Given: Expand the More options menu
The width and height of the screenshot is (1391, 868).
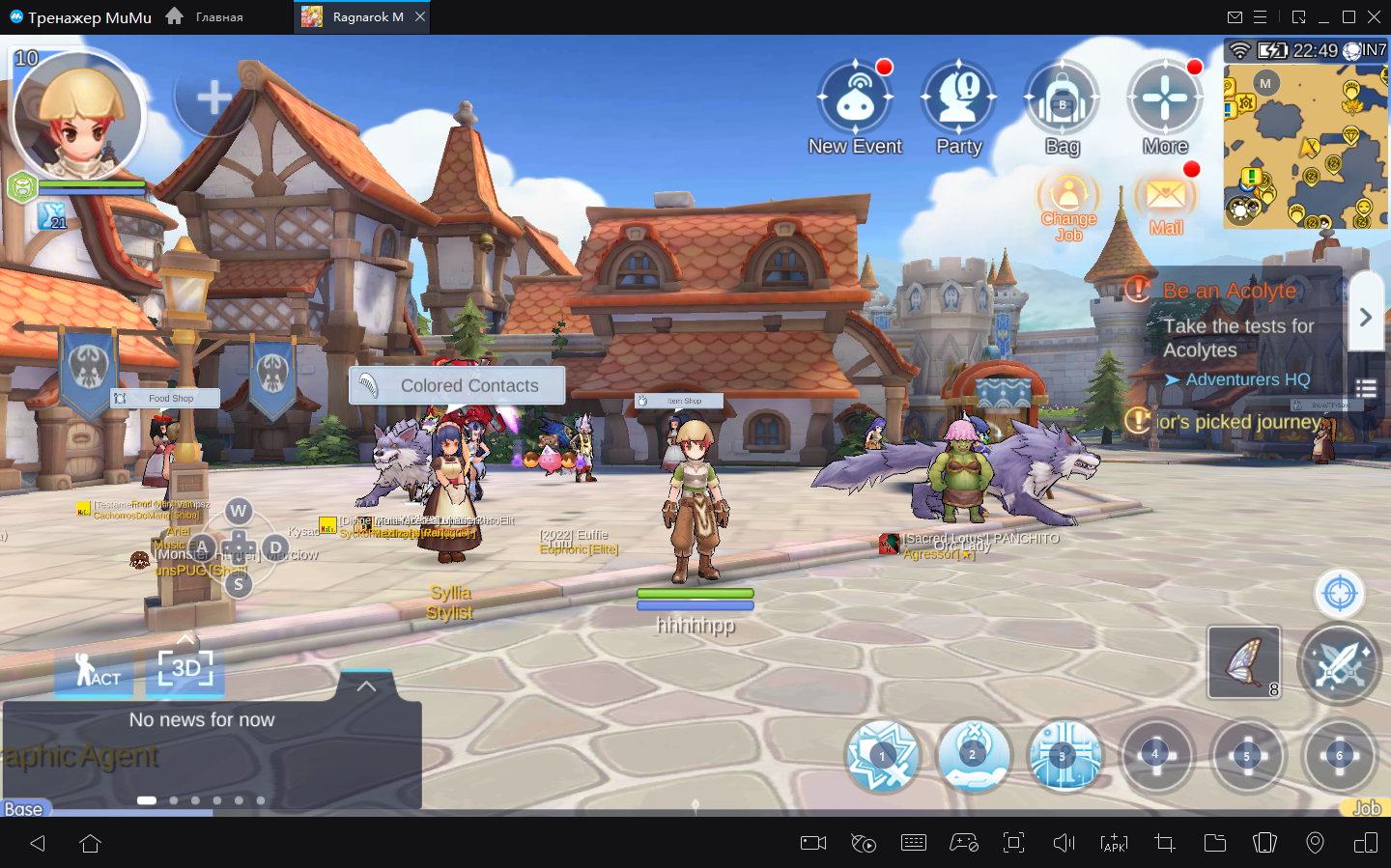Looking at the screenshot, I should 1165,99.
